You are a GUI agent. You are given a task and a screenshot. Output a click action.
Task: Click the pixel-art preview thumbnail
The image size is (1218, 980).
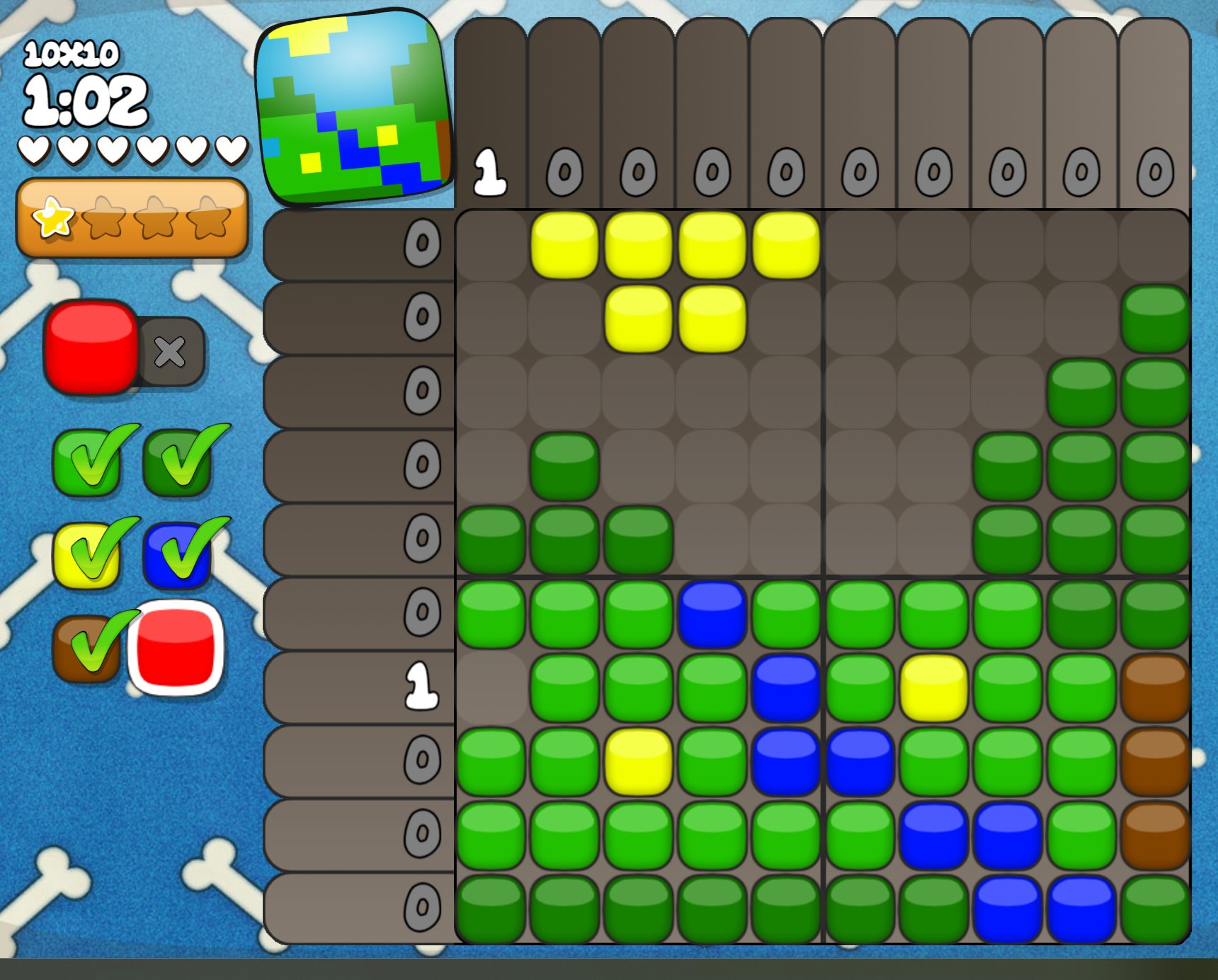click(354, 108)
